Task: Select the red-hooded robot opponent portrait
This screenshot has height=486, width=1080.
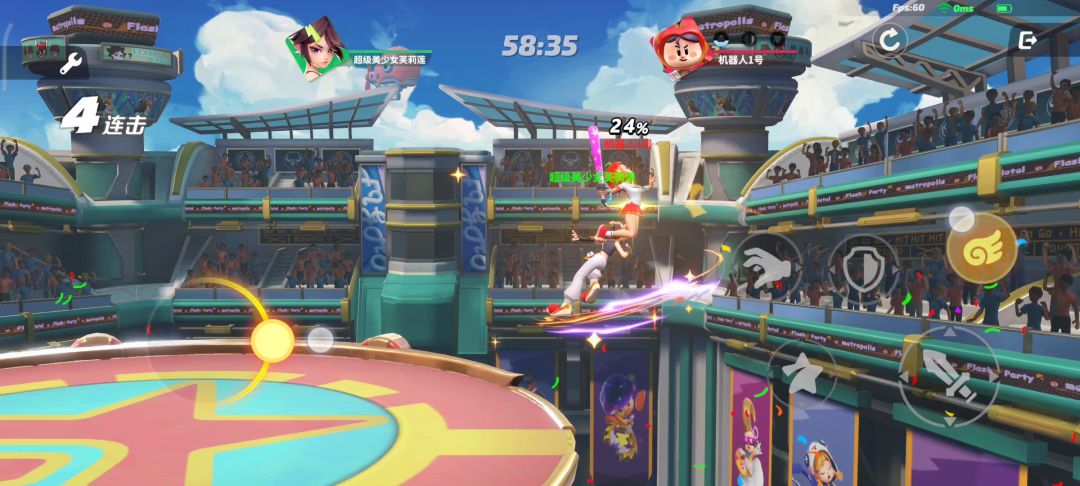Action: coord(681,45)
